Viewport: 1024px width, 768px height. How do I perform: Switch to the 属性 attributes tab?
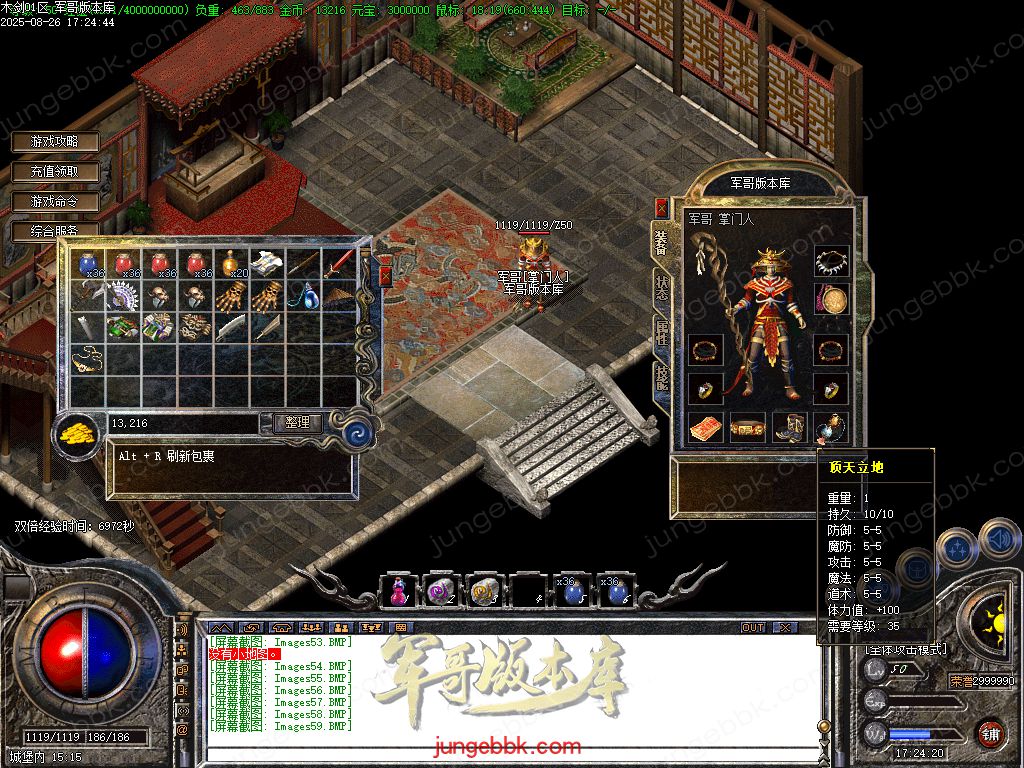[x=661, y=333]
